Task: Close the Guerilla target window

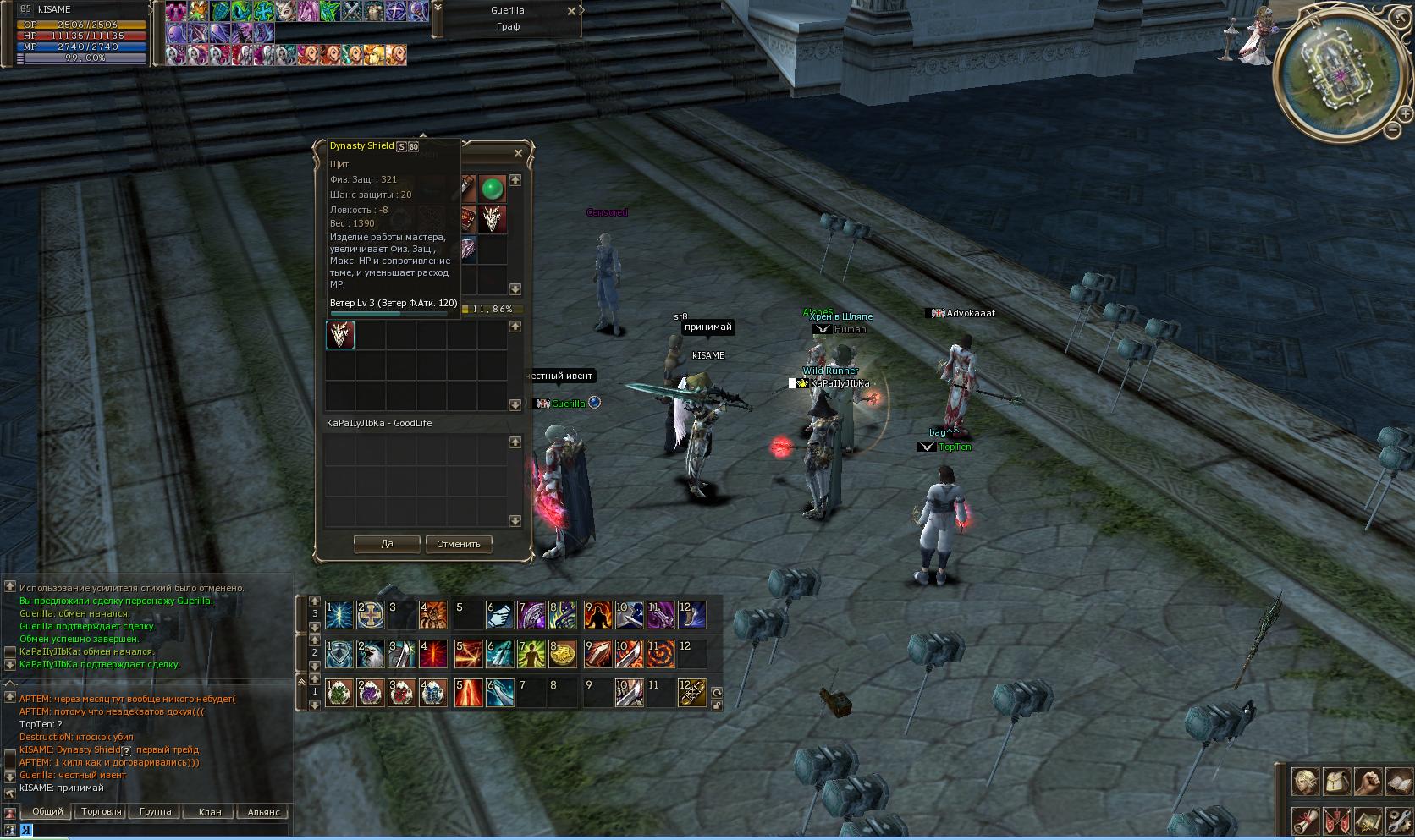Action: tap(572, 11)
